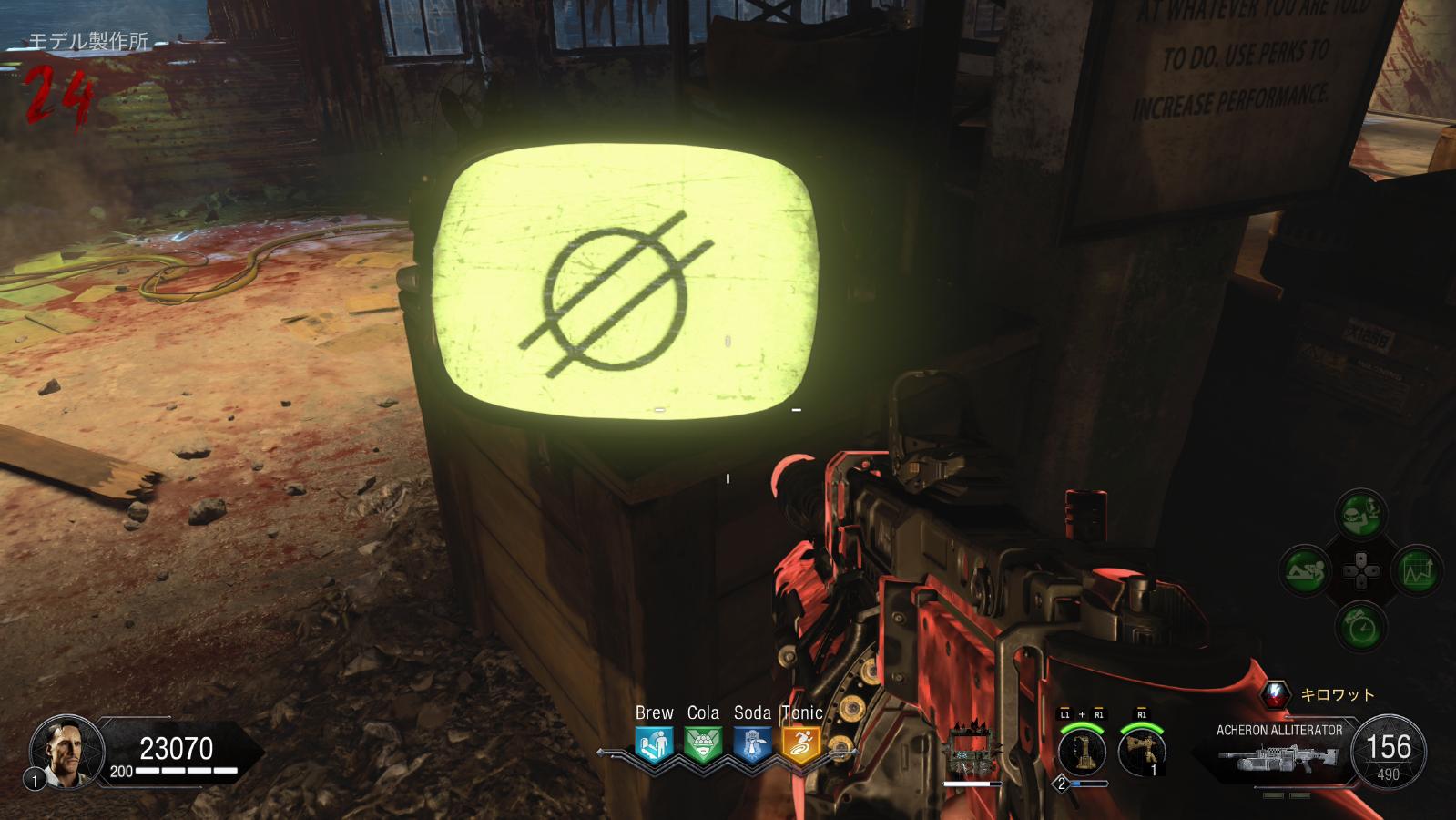
Task: Select the green Cola perk icon
Action: (x=702, y=744)
